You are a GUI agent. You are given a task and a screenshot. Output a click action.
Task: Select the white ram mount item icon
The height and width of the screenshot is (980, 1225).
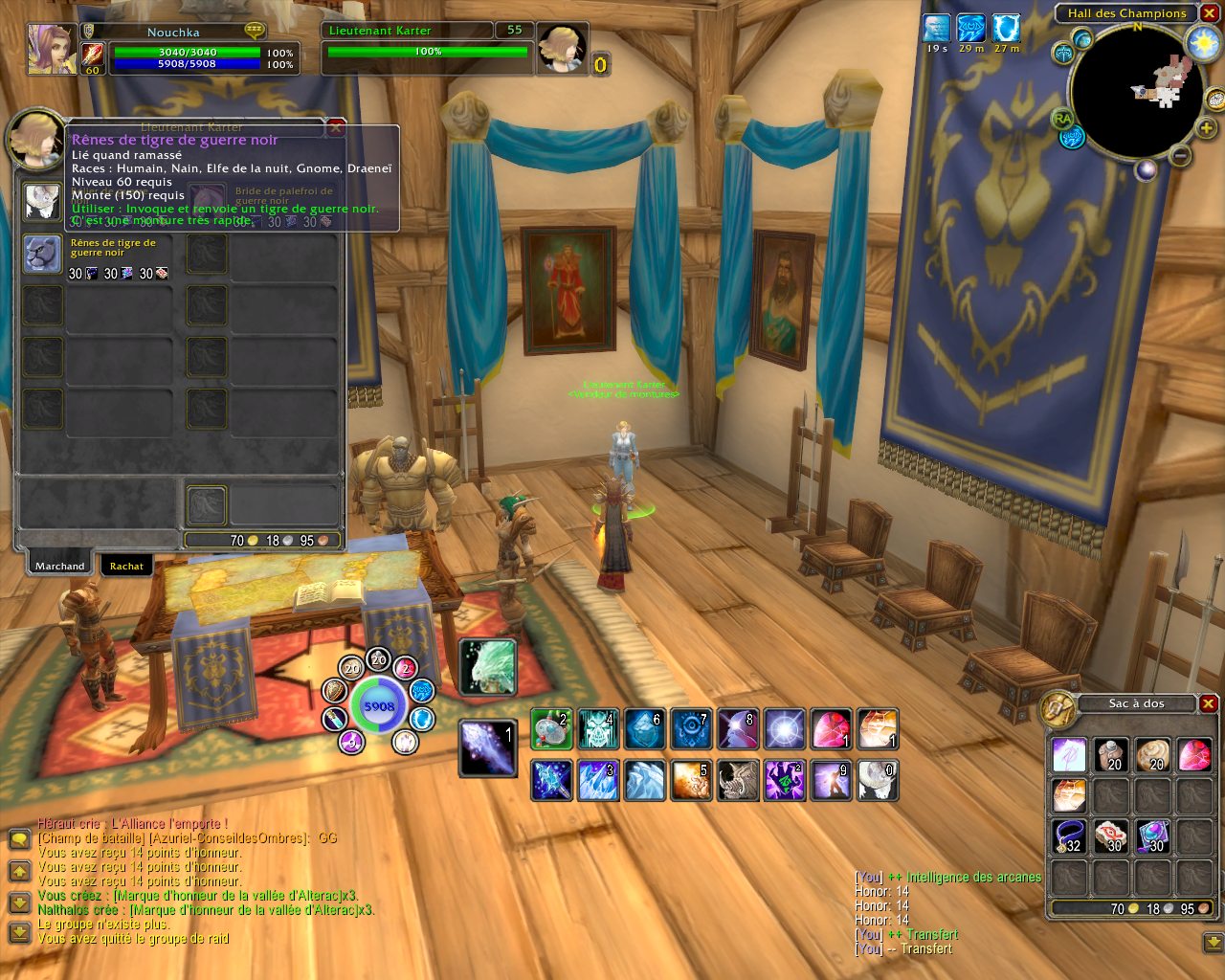click(x=43, y=202)
